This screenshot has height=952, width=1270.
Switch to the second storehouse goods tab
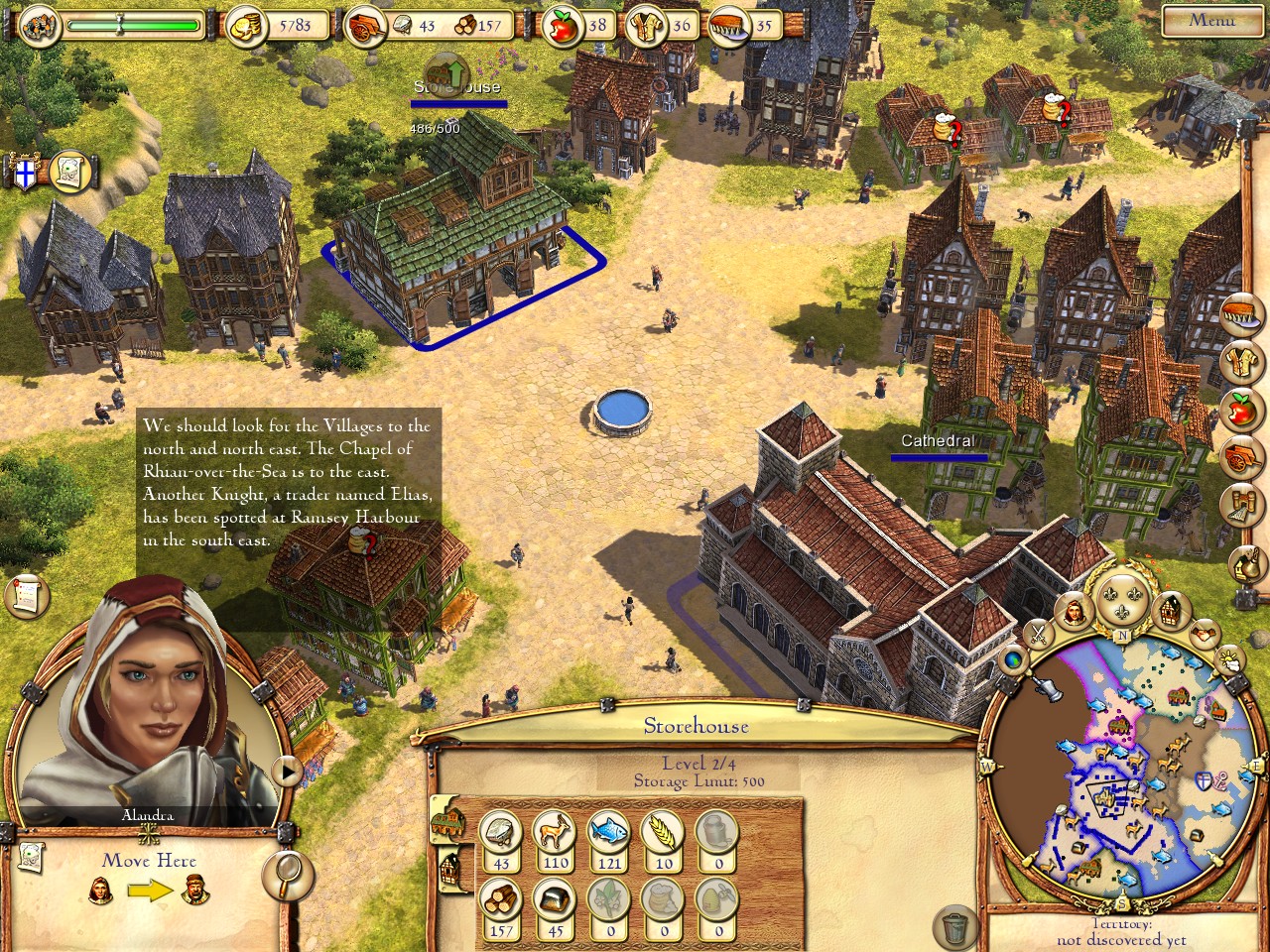click(449, 870)
